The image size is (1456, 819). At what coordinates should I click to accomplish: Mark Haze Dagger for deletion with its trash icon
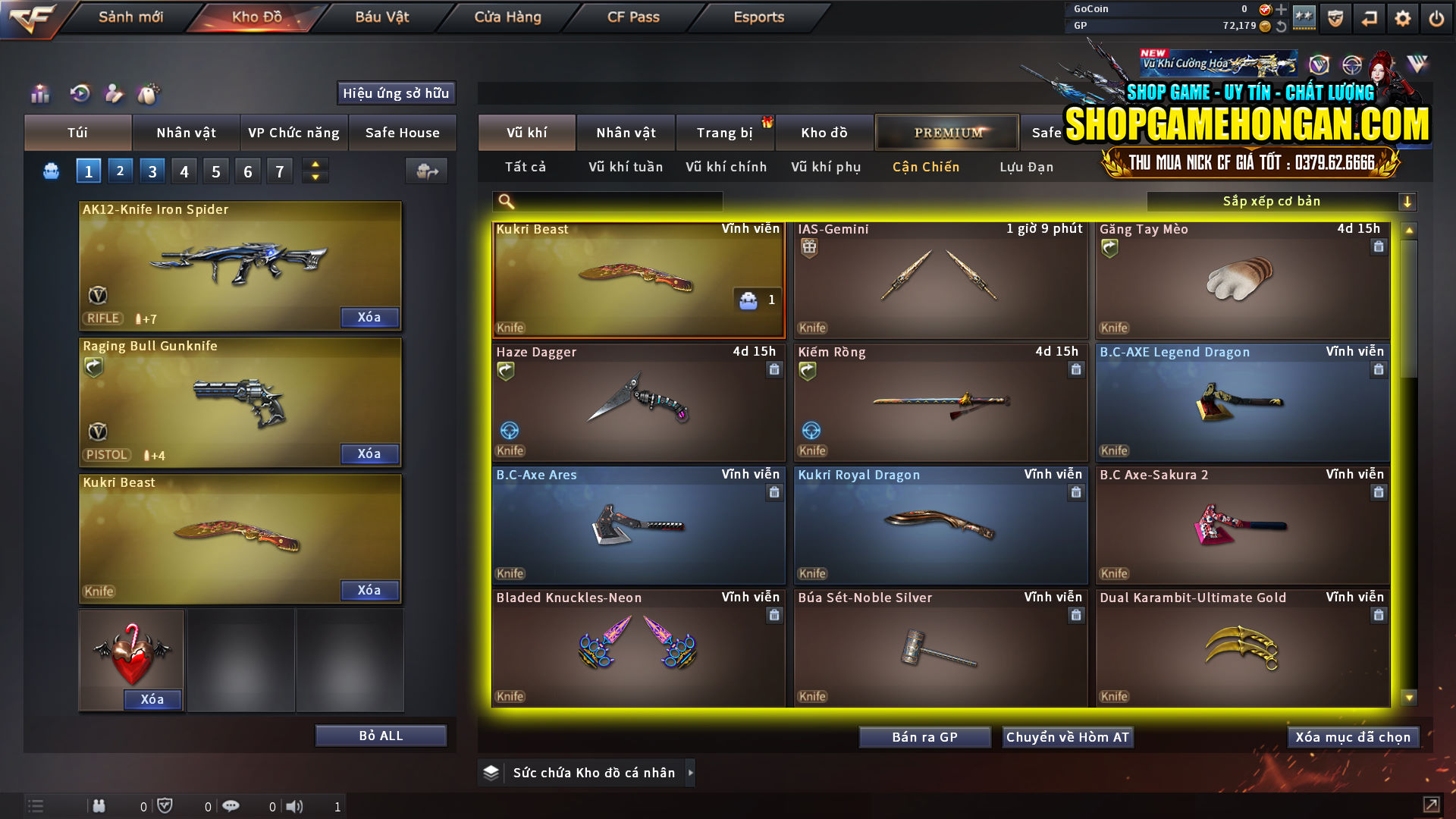point(774,369)
